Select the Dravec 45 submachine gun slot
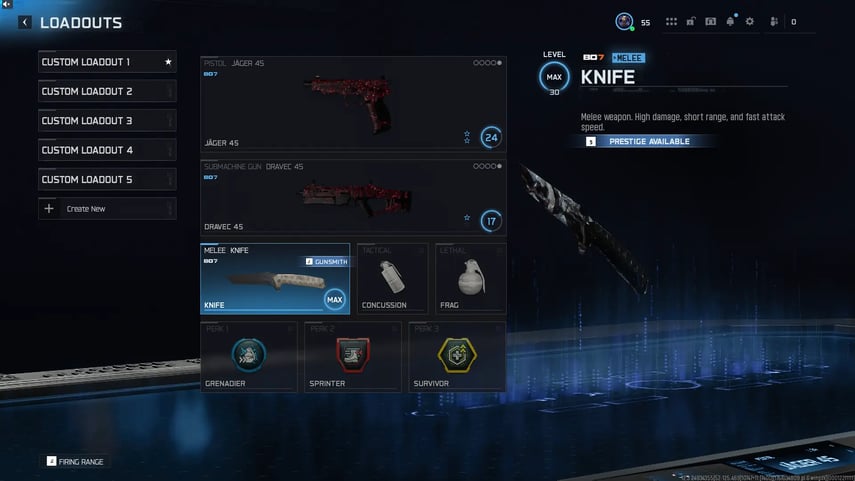Screen dimensions: 855x481 coord(352,197)
